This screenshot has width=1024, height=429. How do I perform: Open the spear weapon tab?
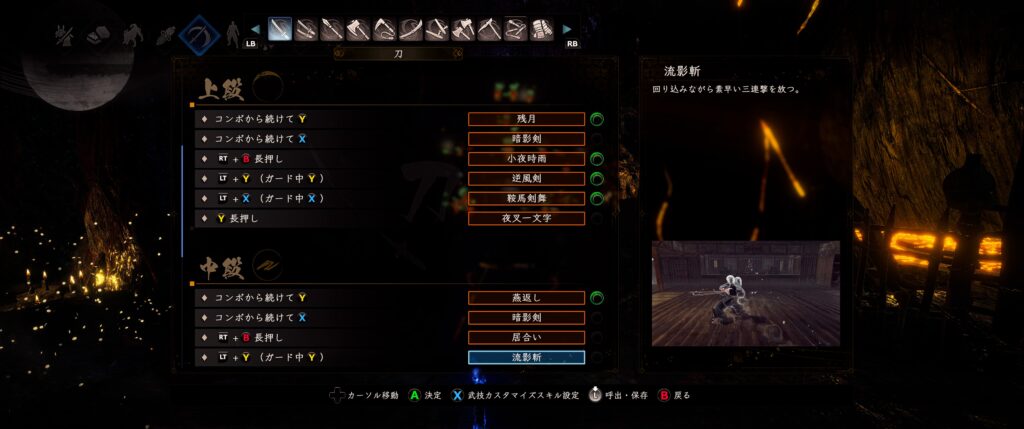(x=332, y=29)
